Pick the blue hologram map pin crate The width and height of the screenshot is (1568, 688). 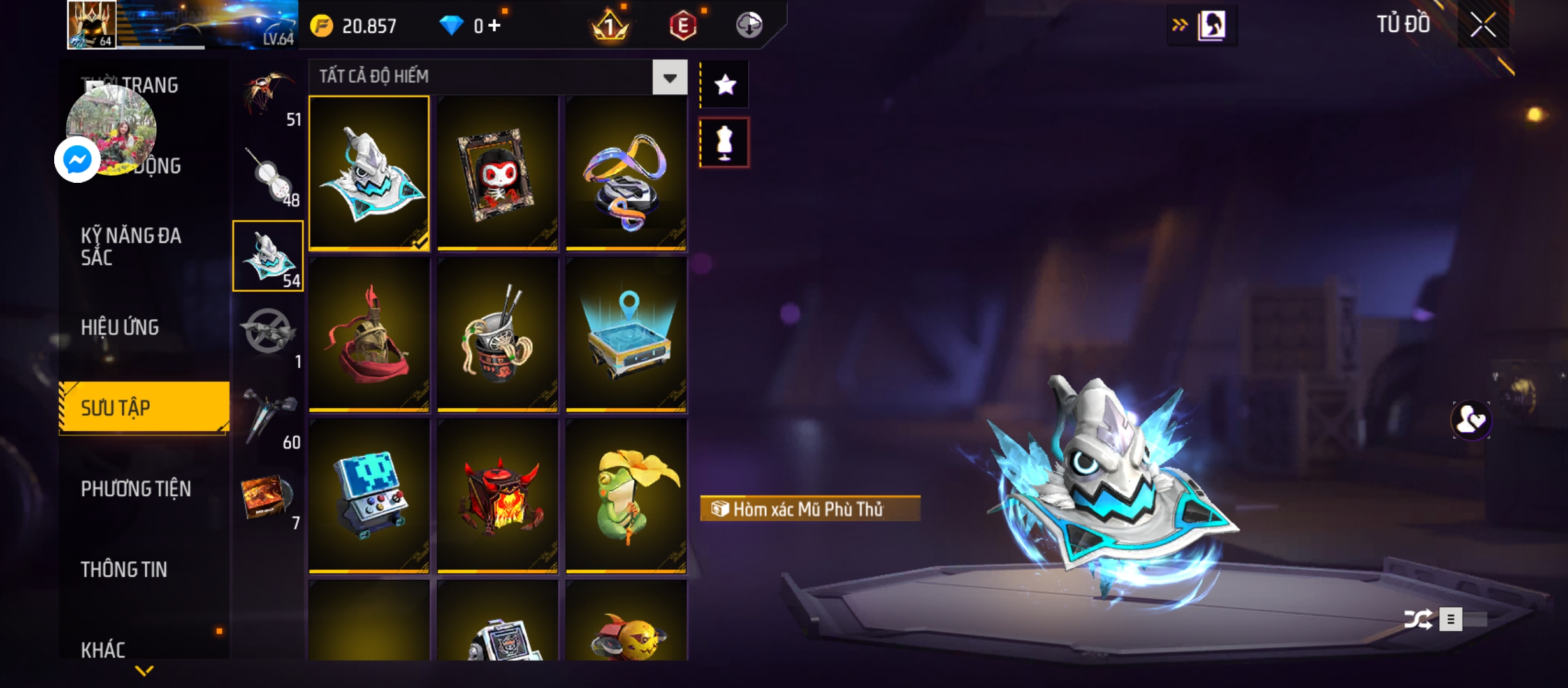[x=626, y=334]
